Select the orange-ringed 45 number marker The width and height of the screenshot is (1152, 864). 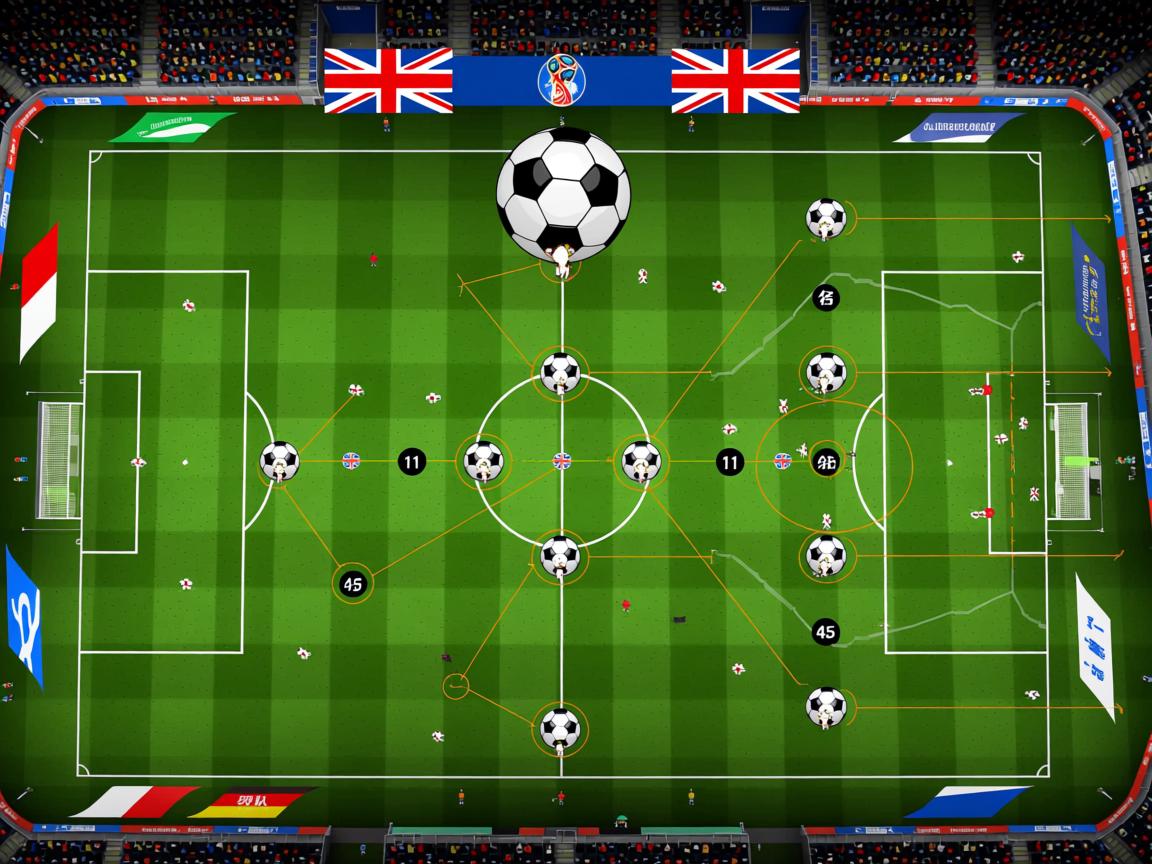pyautogui.click(x=352, y=584)
